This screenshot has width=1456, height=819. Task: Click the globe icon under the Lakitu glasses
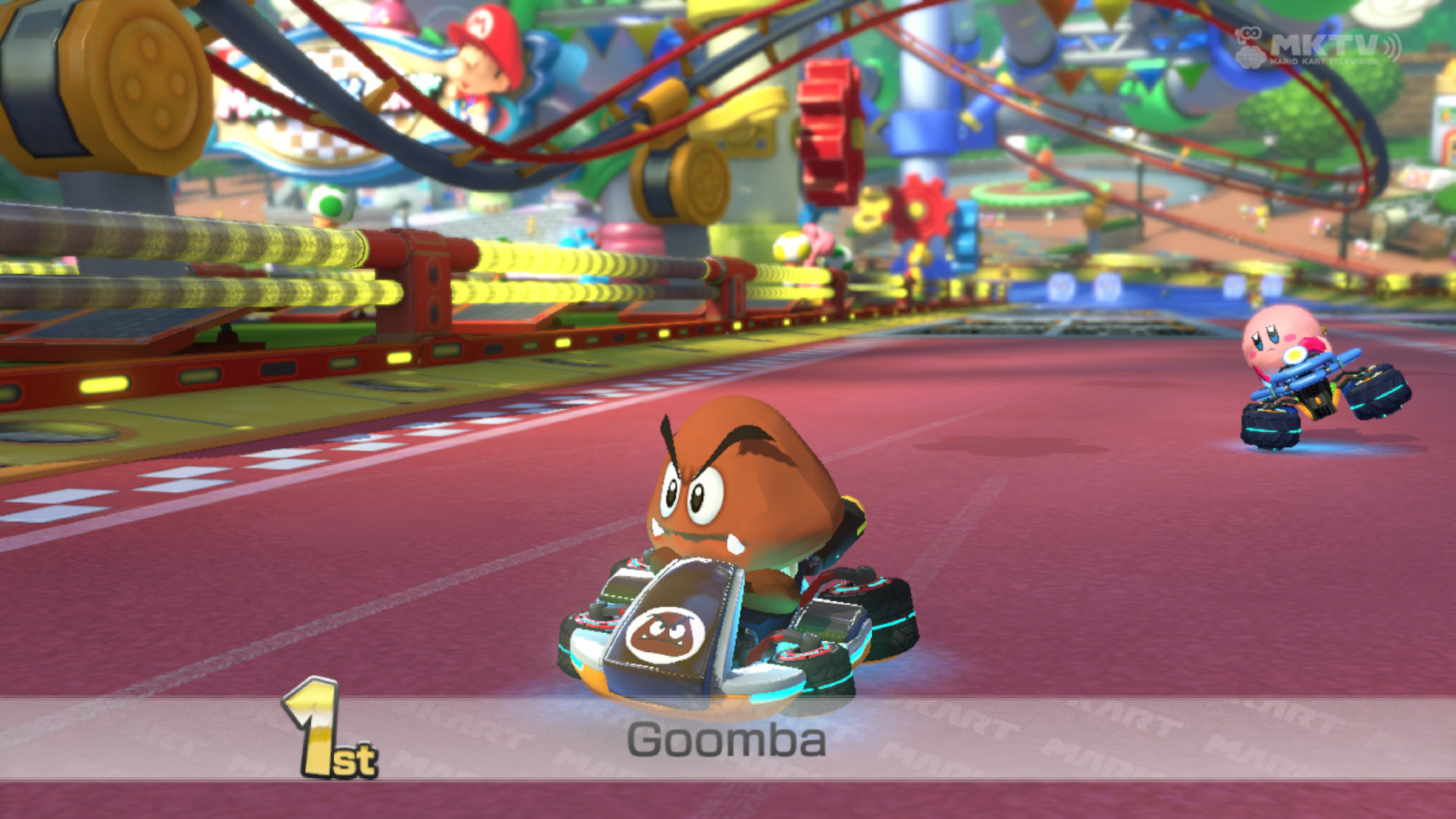[1250, 57]
